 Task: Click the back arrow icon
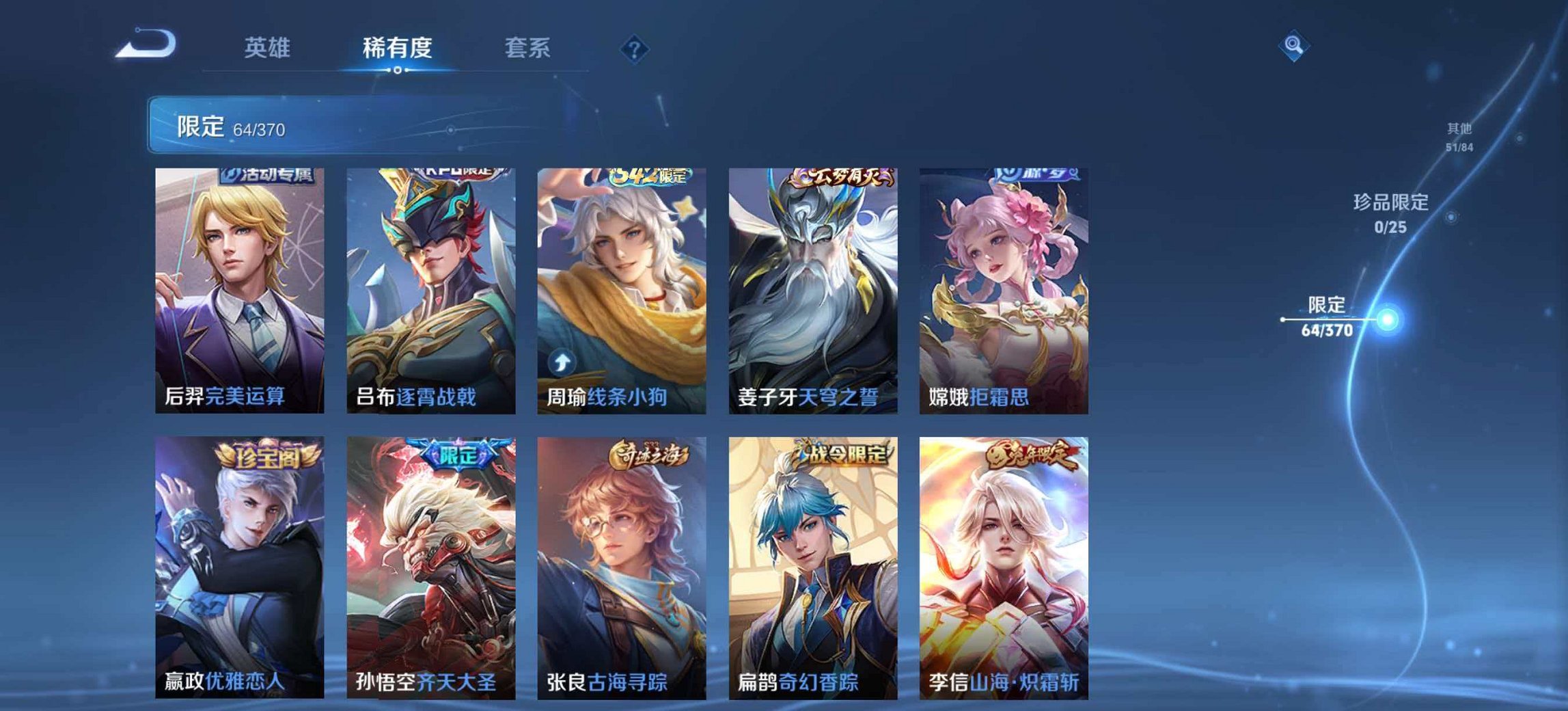[146, 44]
